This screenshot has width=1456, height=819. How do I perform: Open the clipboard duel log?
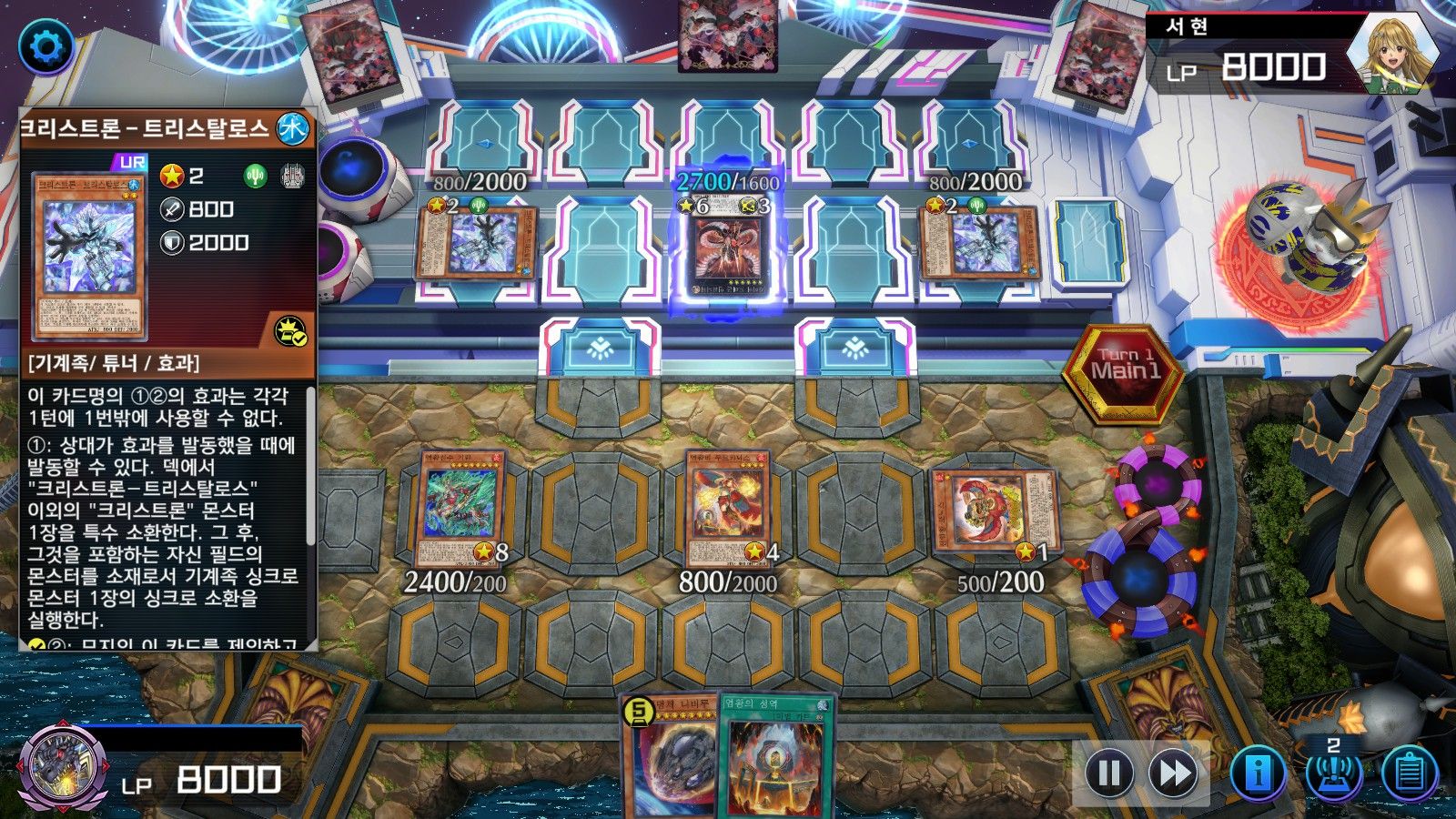tap(1409, 773)
